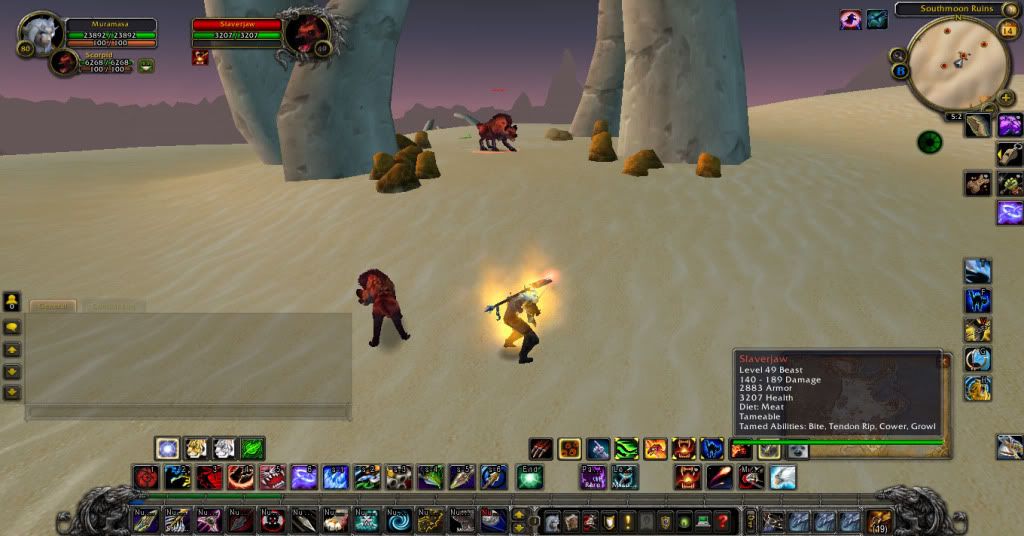1024x536 pixels.
Task: Open the chat menu speech bubble button
Action: (x=12, y=326)
